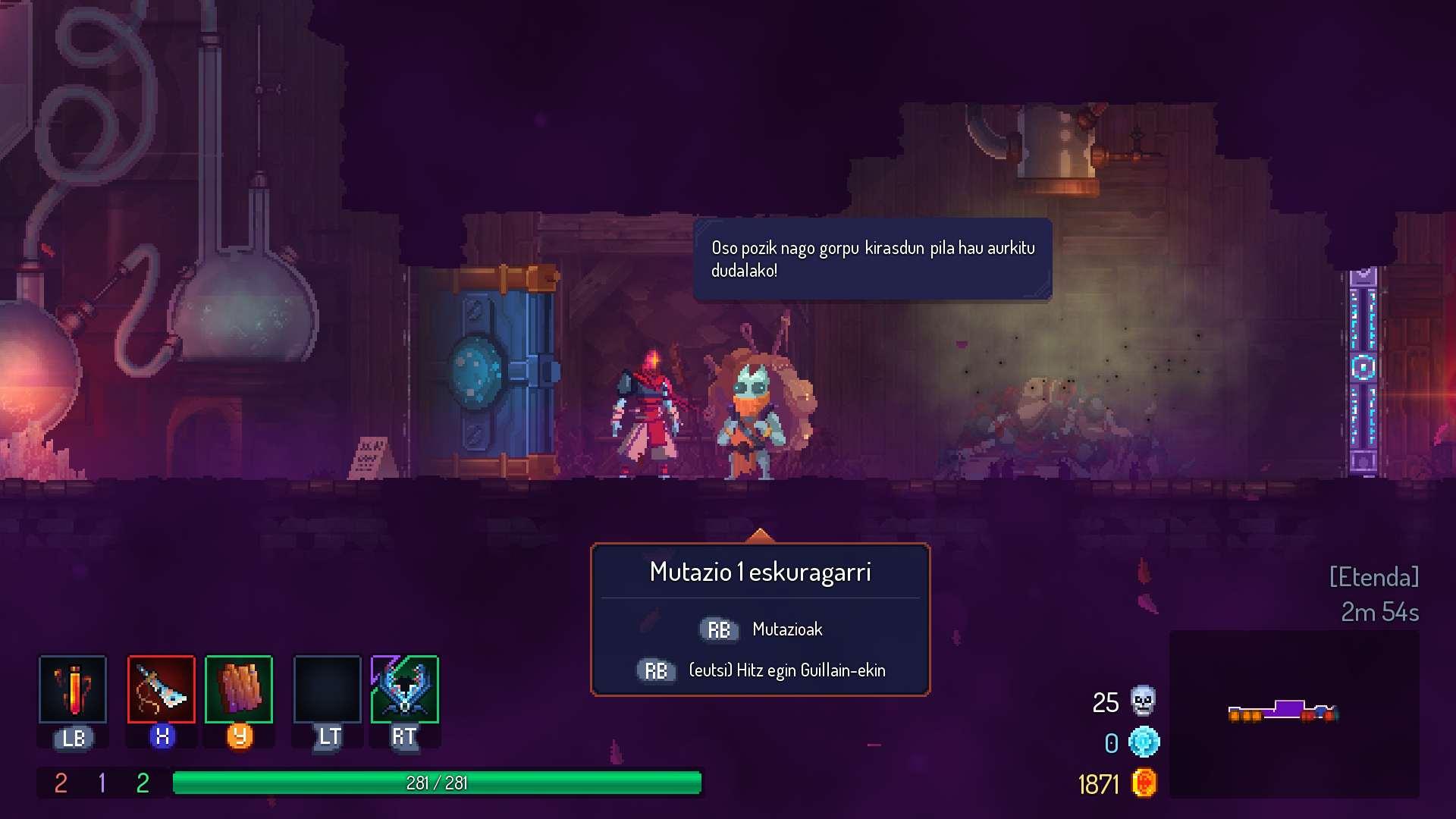
Task: Open the level minimap
Action: point(1294,714)
